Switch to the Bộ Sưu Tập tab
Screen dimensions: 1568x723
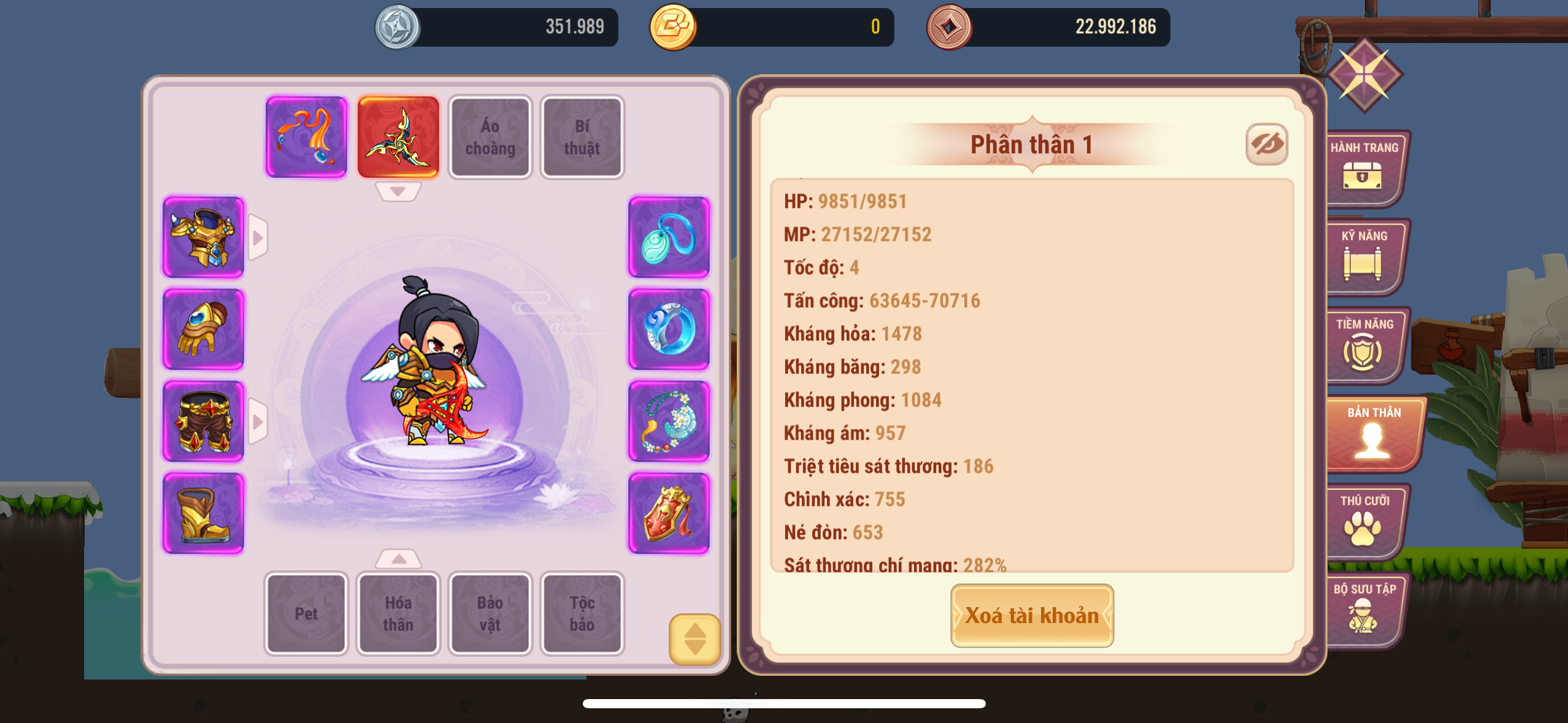[1363, 610]
